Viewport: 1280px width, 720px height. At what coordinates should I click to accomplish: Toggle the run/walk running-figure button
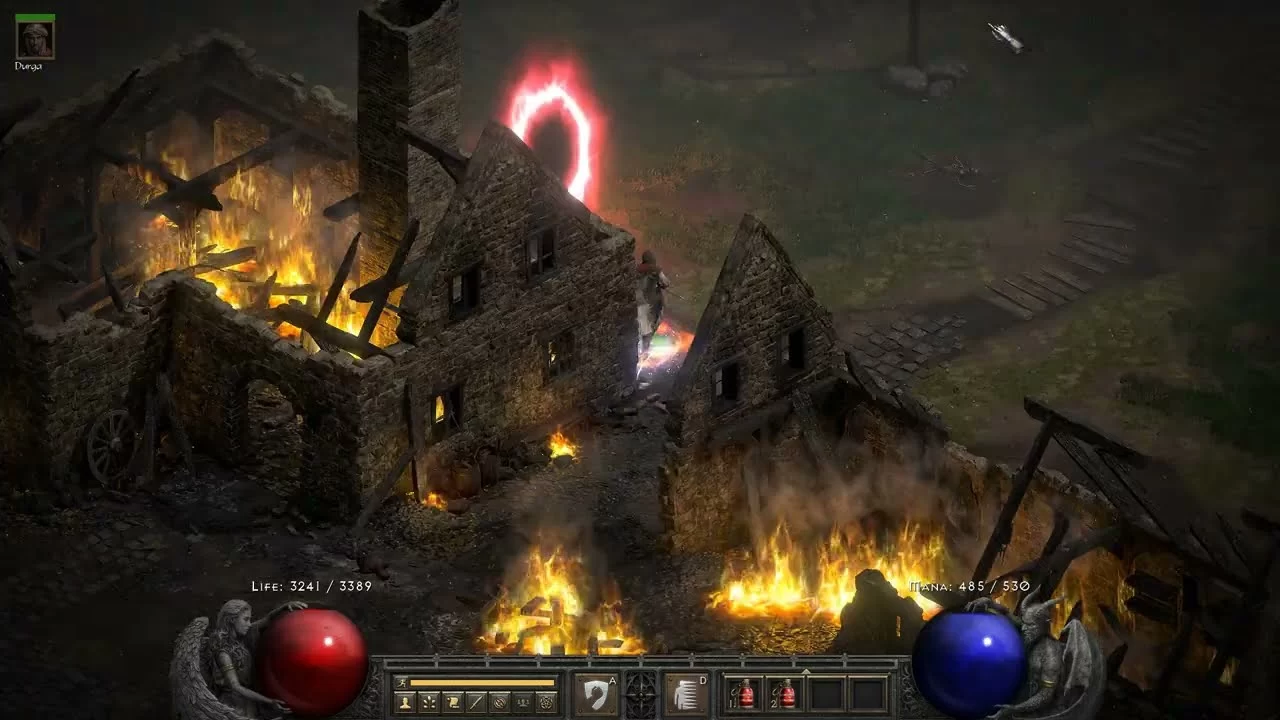(x=402, y=683)
